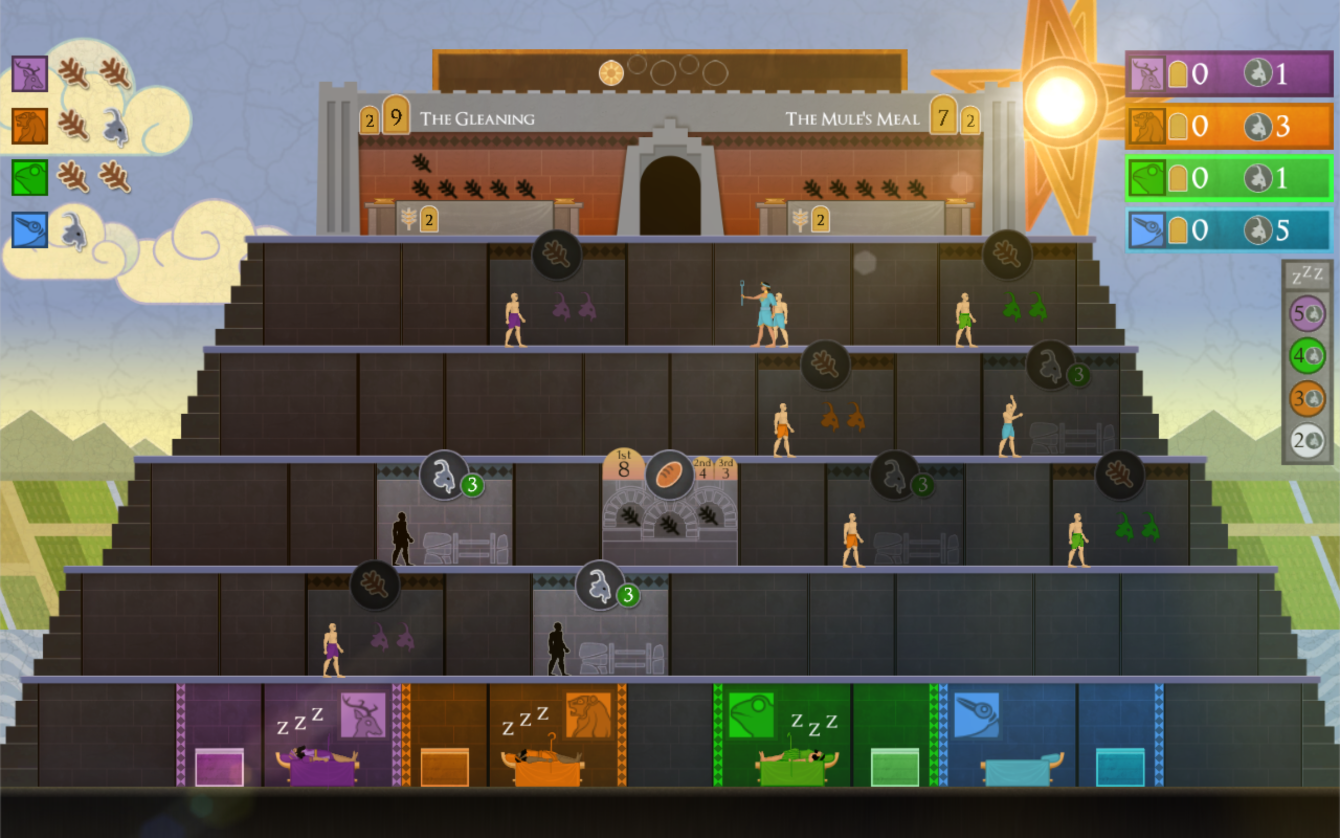Select the orange lion player's score panel
Screen dimensions: 1340x838
click(x=1228, y=126)
